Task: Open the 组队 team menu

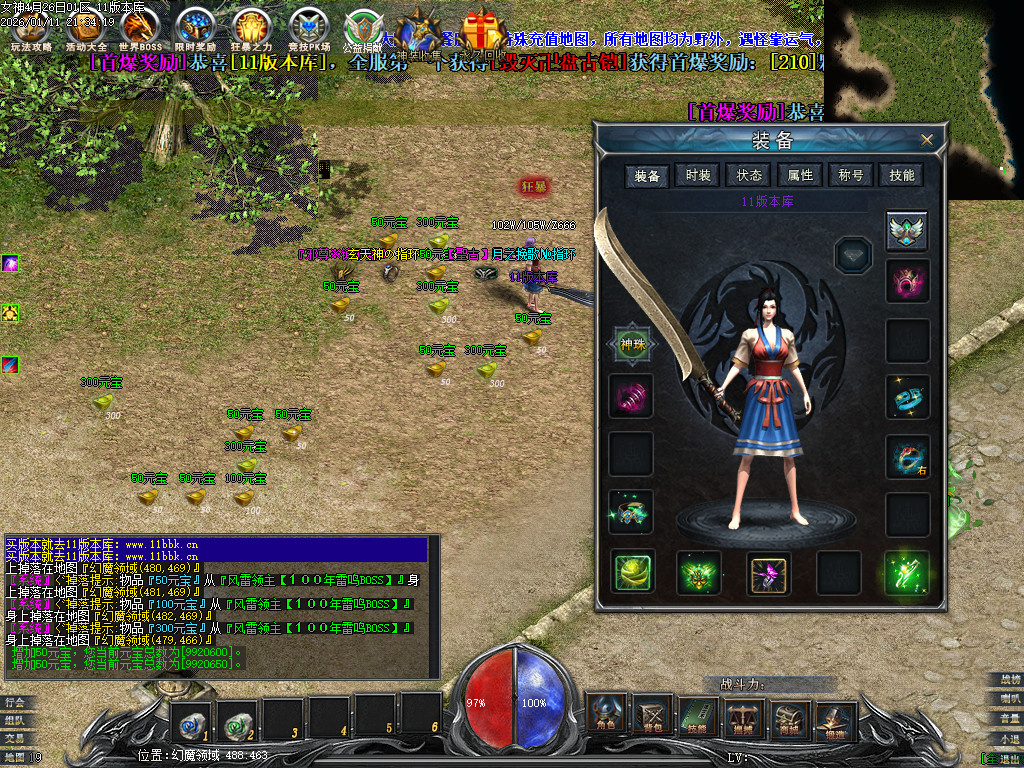Action: pos(15,720)
